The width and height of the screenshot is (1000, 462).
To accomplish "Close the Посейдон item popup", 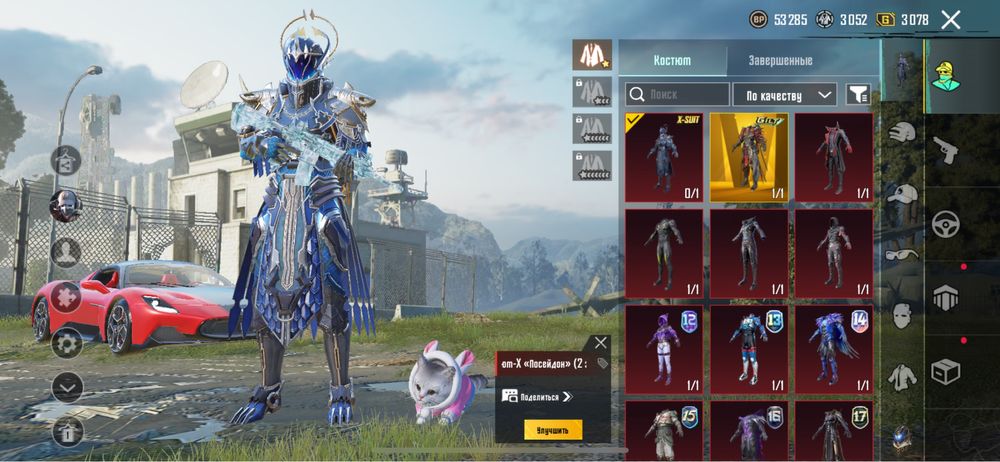I will coord(600,343).
